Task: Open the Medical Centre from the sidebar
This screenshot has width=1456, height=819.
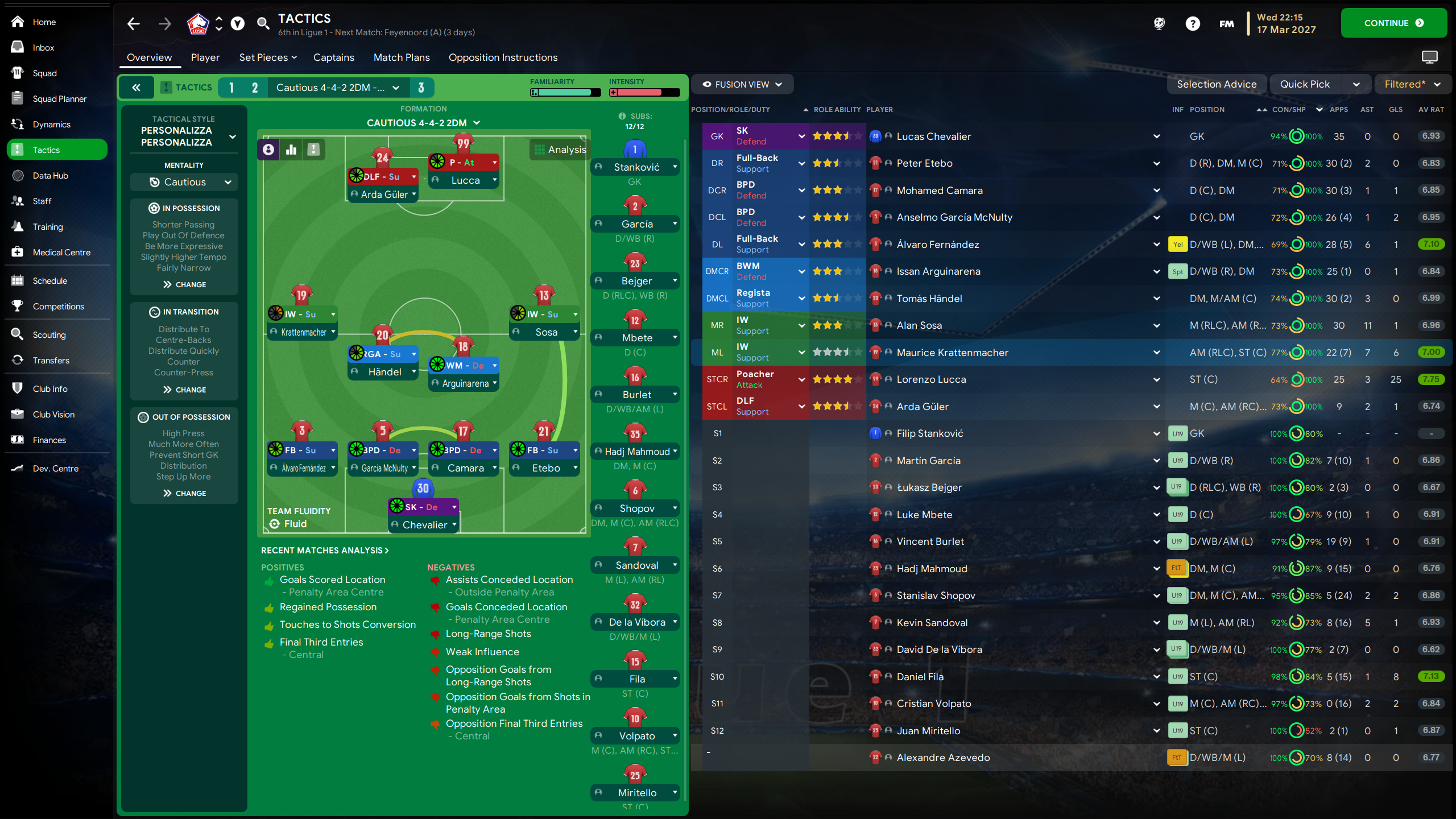Action: tap(62, 252)
